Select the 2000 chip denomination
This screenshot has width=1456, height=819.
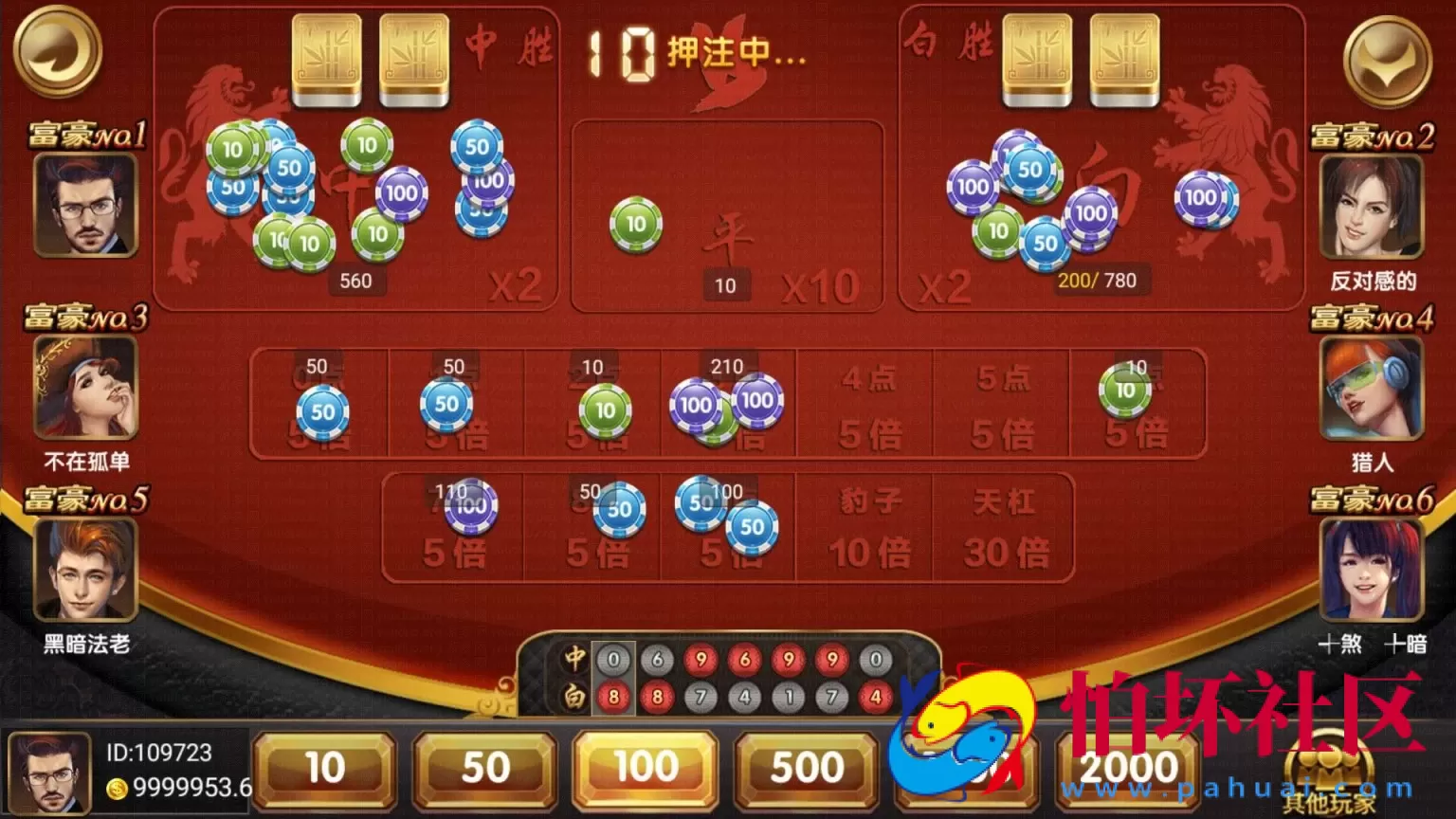(1128, 768)
